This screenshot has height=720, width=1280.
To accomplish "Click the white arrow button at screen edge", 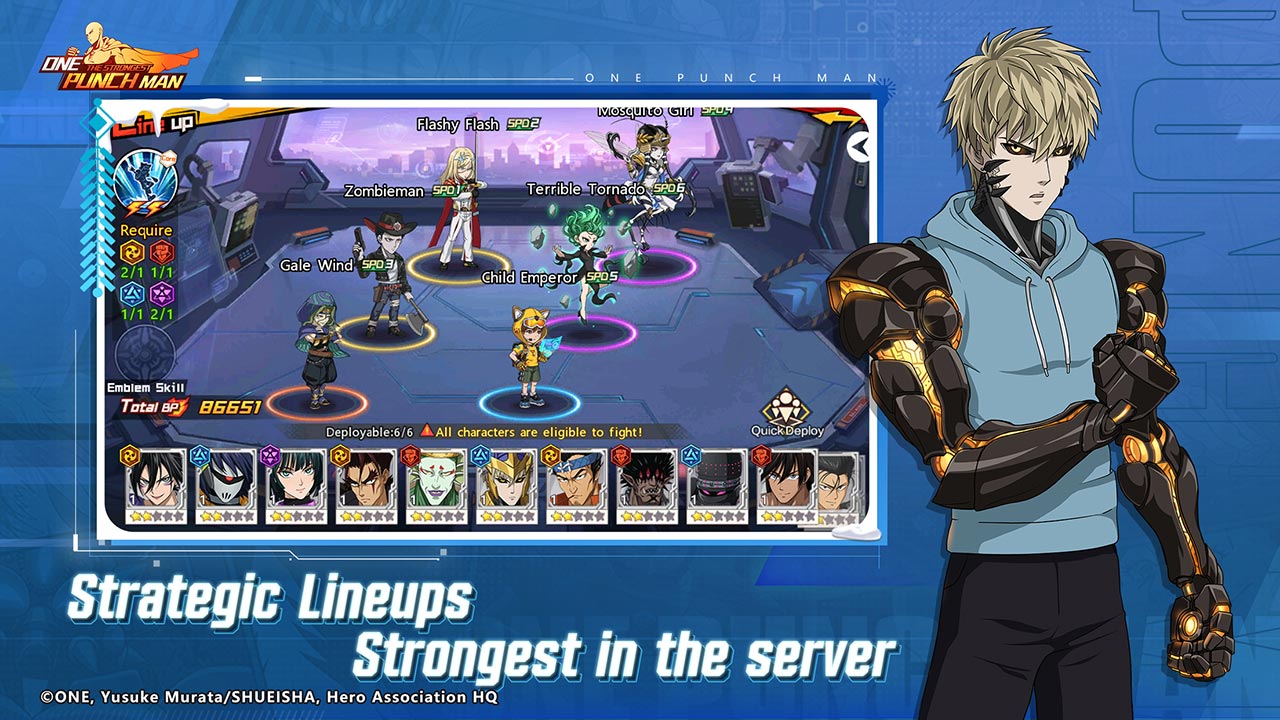I will 858,147.
